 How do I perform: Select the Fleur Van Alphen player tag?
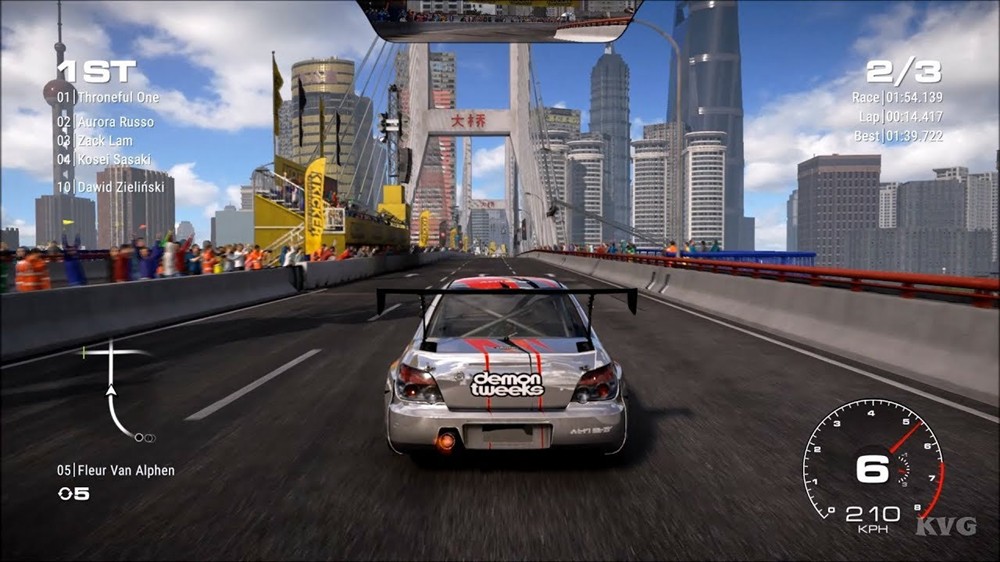(x=116, y=470)
